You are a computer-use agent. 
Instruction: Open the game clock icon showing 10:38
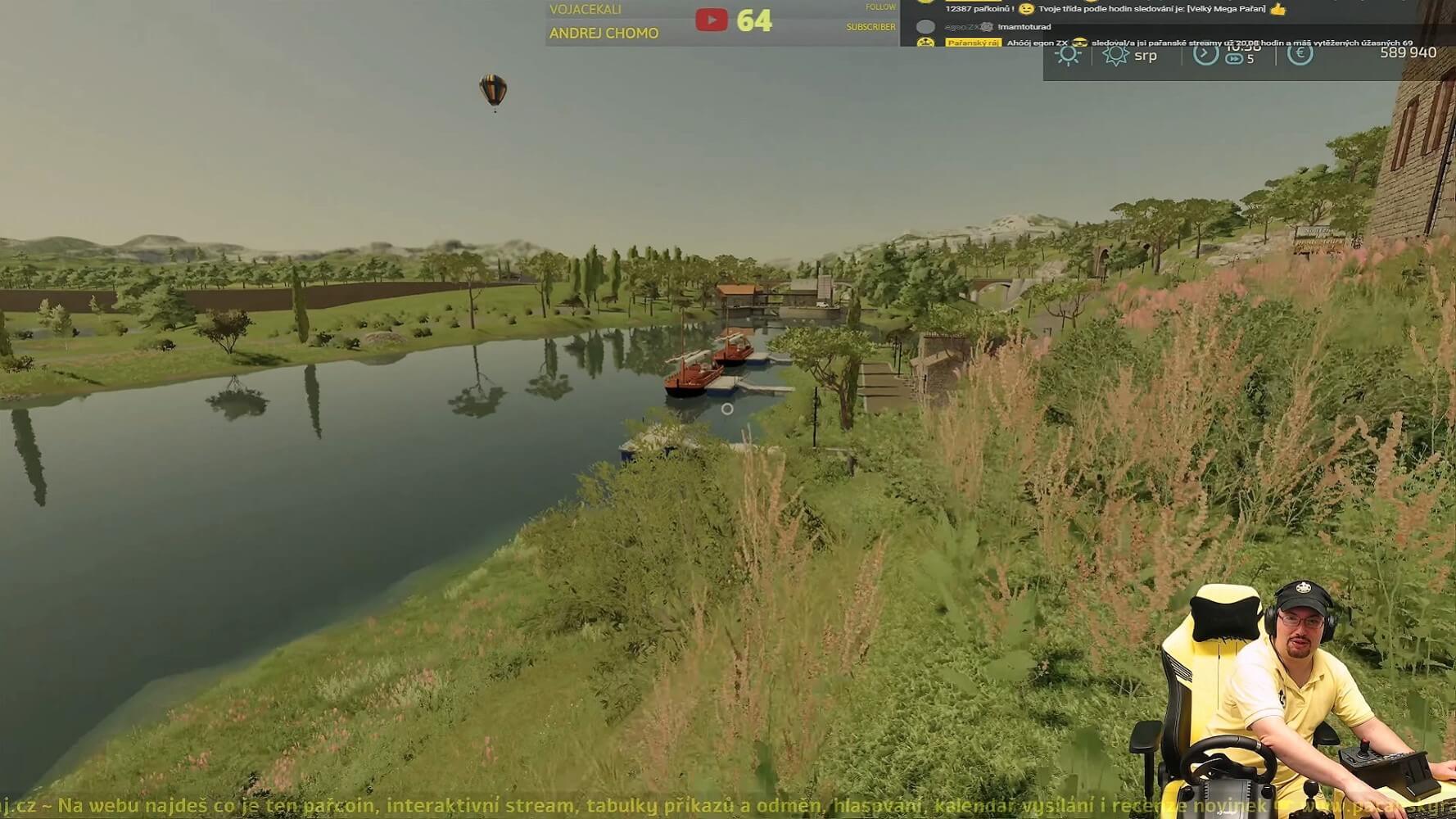click(x=1205, y=54)
